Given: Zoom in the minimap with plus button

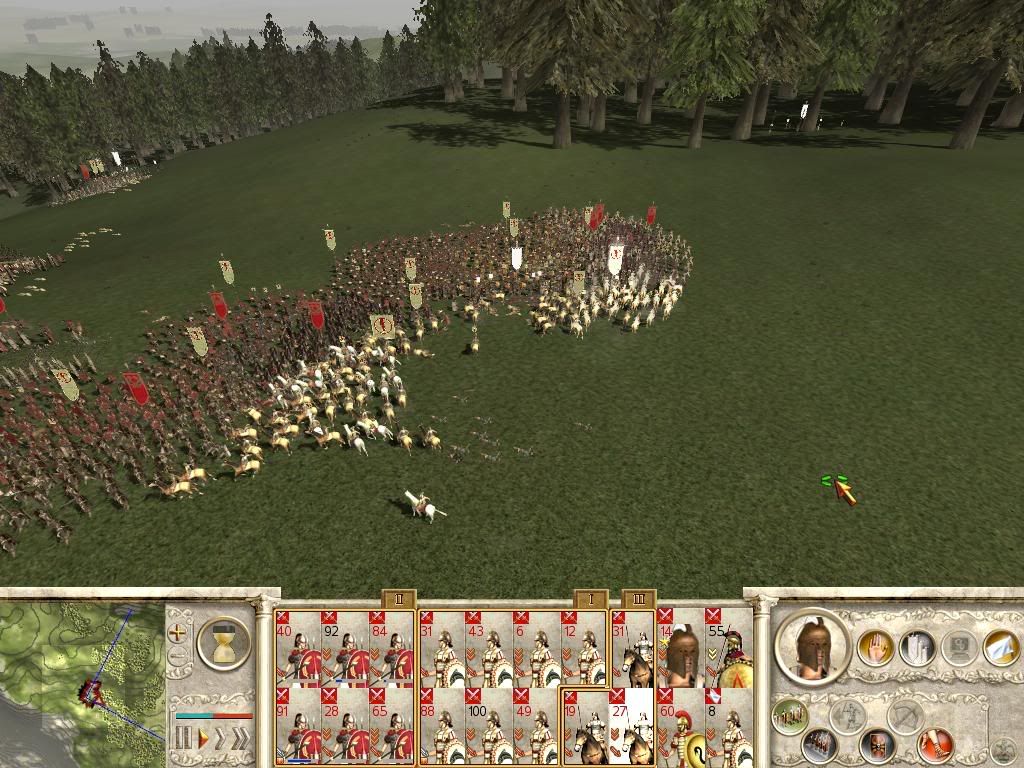Looking at the screenshot, I should 179,633.
